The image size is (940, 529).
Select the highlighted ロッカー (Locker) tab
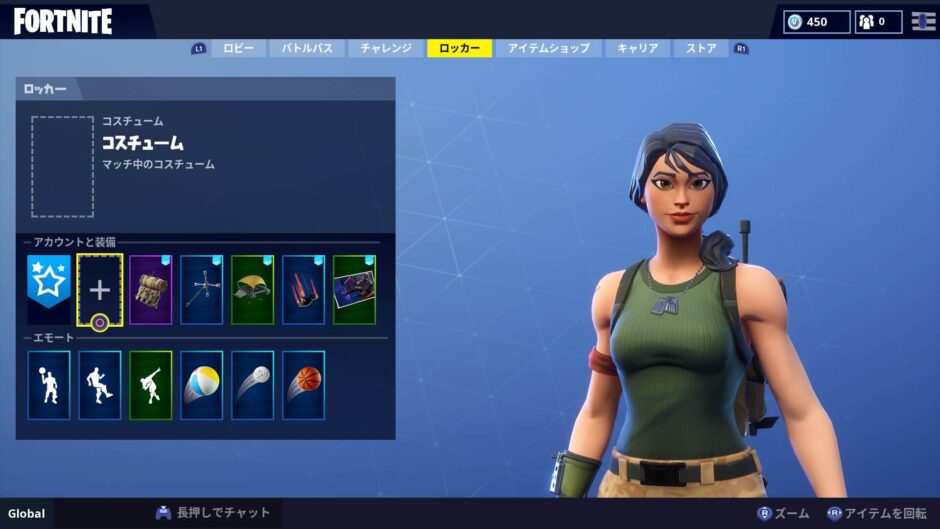pyautogui.click(x=459, y=48)
